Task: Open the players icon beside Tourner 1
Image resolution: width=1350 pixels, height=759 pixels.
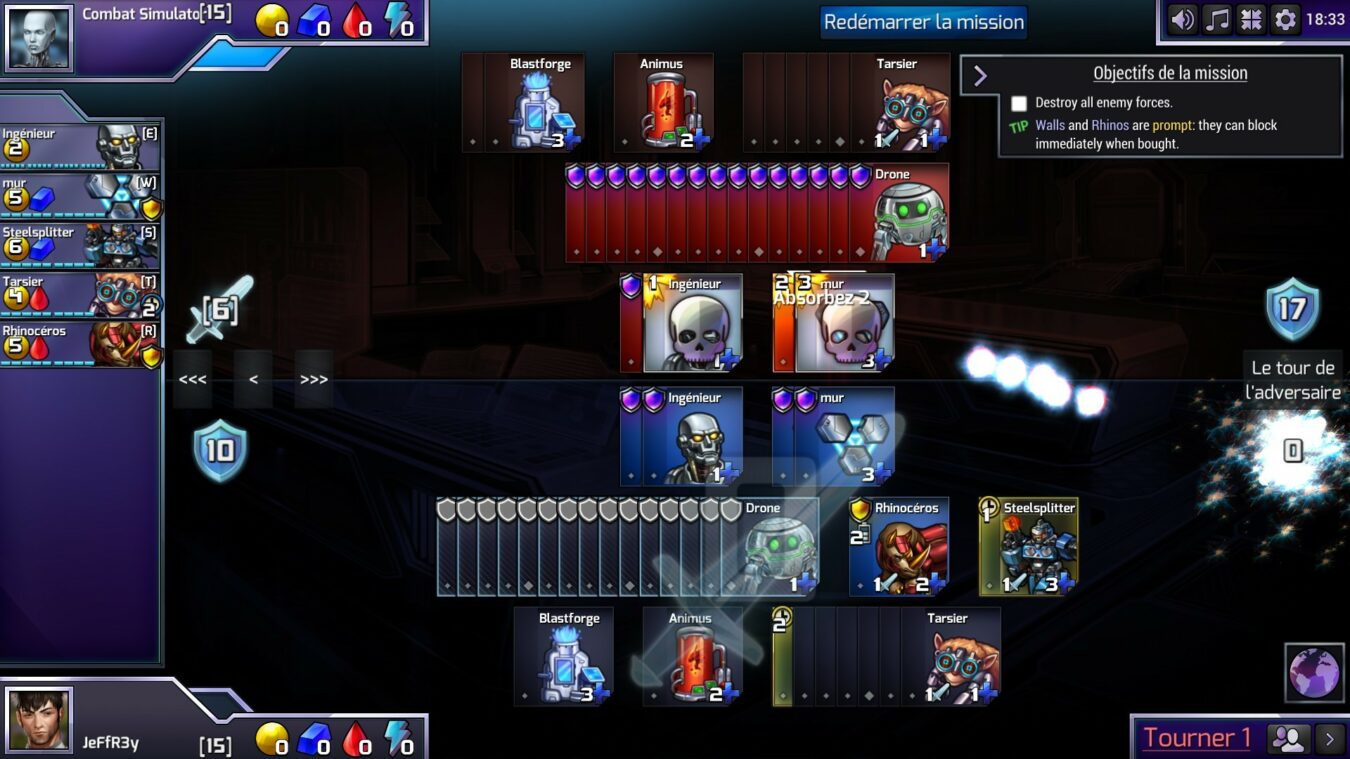Action: point(1290,739)
